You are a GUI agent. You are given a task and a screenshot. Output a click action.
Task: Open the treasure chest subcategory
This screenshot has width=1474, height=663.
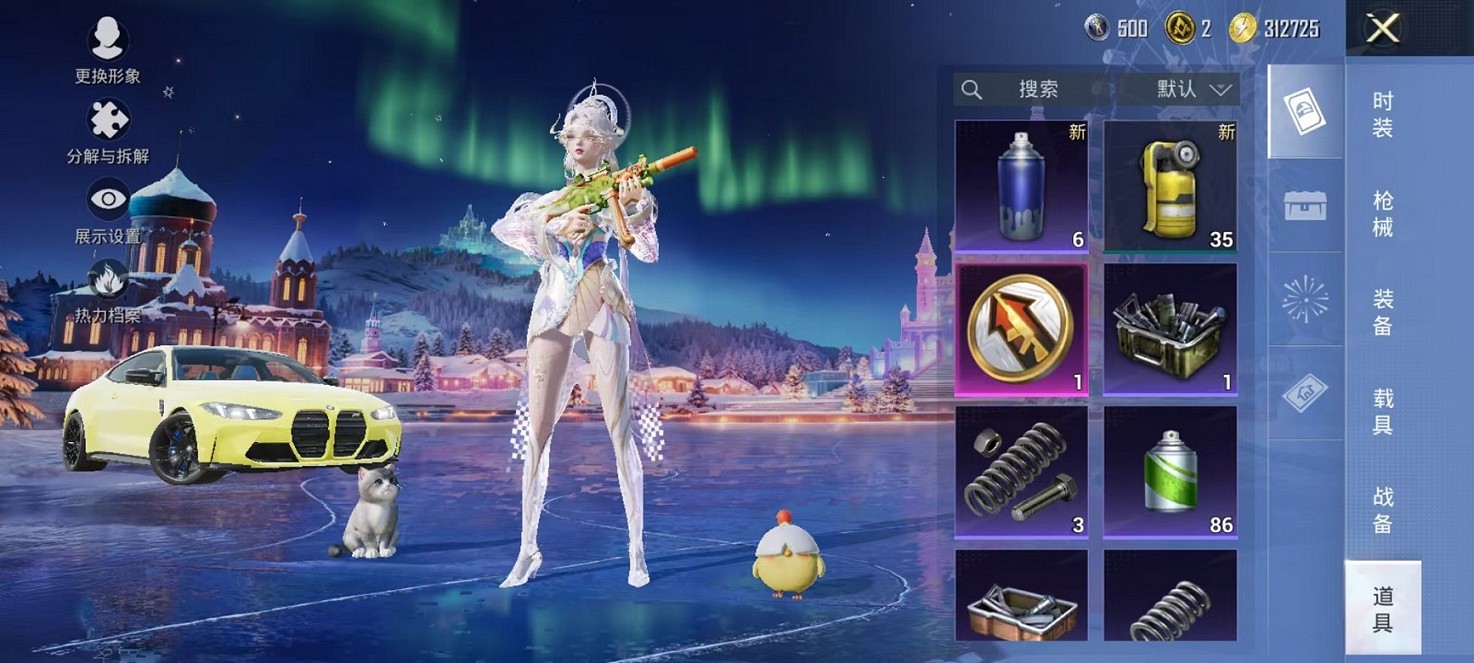1305,205
